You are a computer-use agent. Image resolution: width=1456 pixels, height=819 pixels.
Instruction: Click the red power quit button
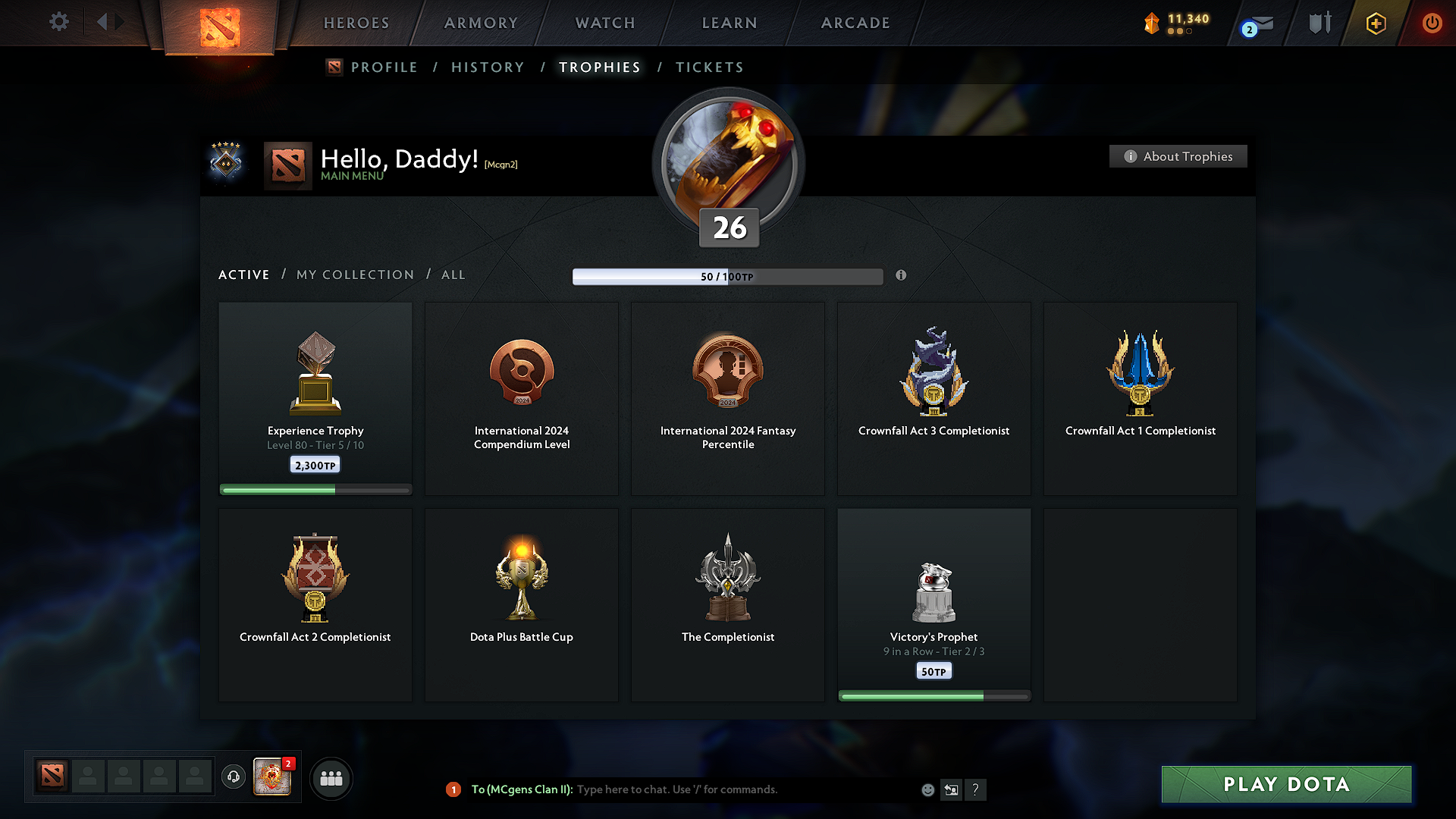pos(1431,23)
